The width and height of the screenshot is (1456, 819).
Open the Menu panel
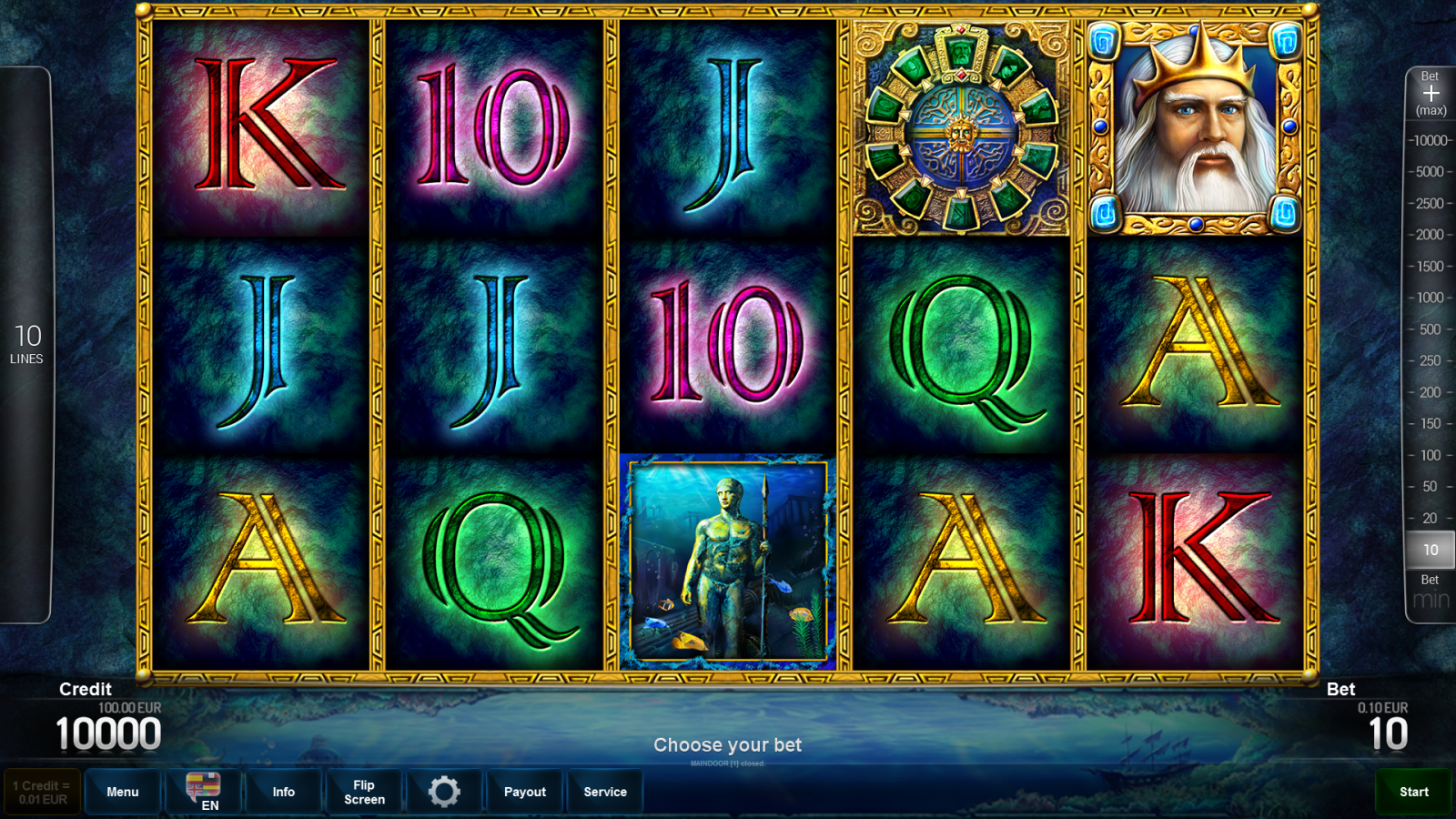(123, 791)
